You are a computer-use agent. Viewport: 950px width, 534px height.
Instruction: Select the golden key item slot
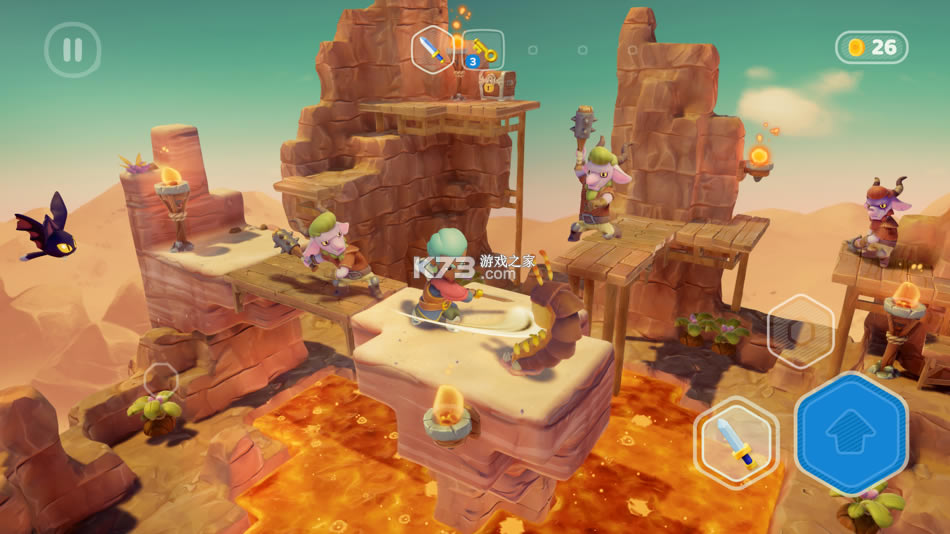point(483,50)
